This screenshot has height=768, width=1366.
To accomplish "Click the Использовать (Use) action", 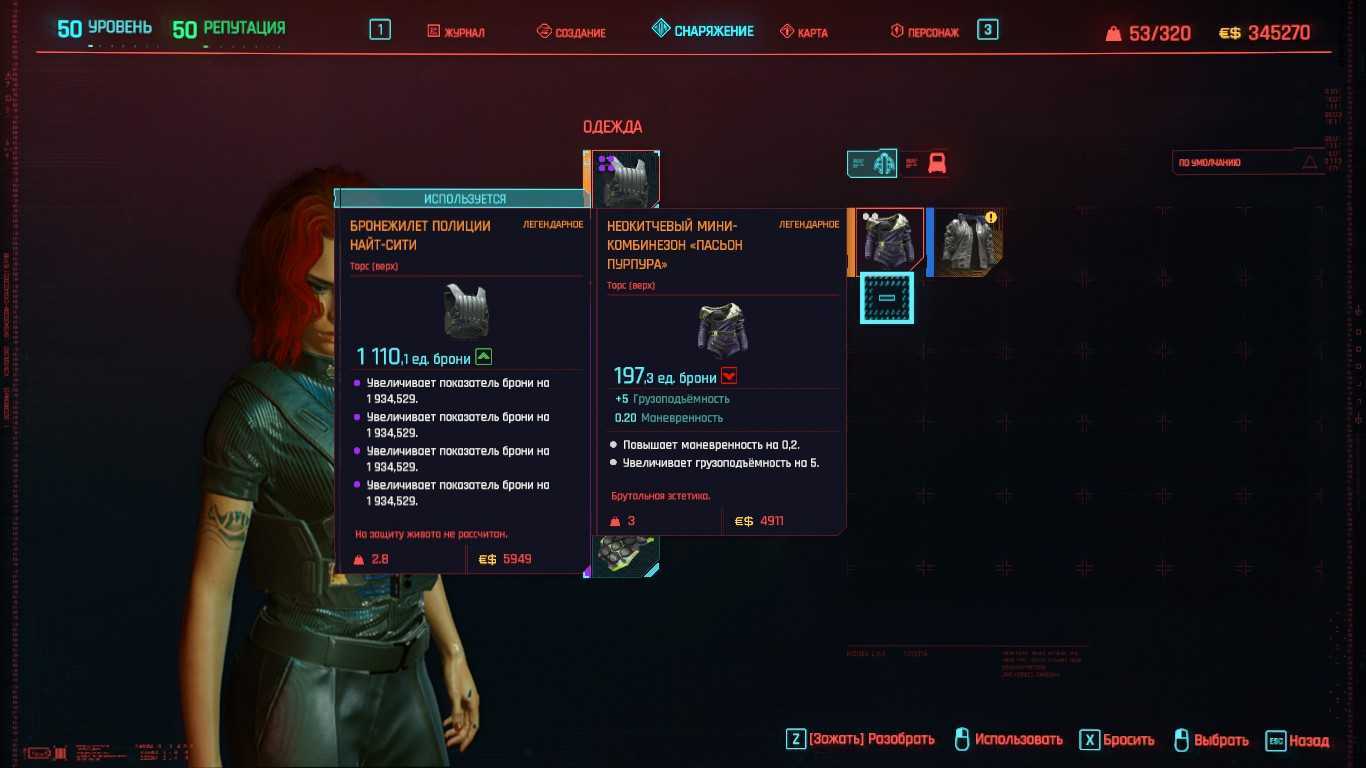I will pos(1008,740).
